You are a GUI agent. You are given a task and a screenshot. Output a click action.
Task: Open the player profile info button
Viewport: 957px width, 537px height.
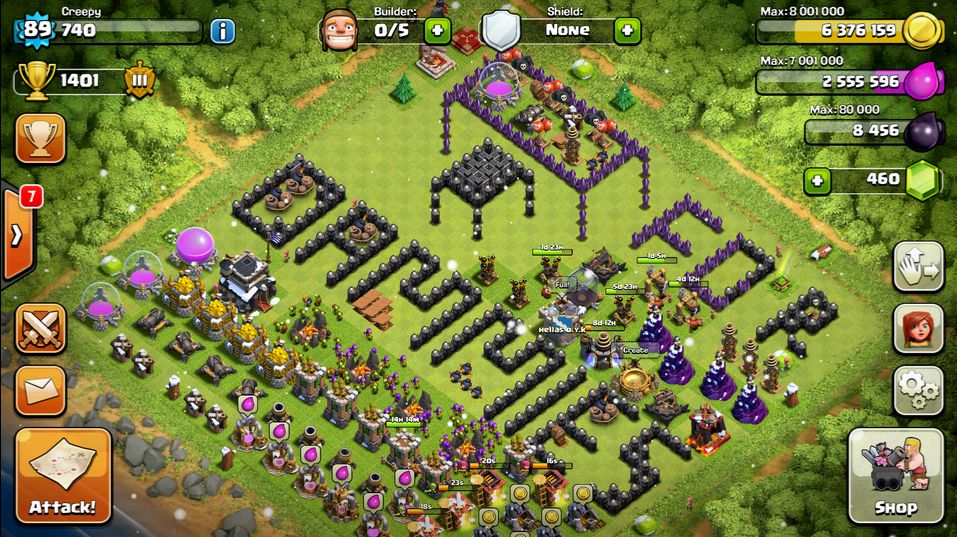click(222, 31)
